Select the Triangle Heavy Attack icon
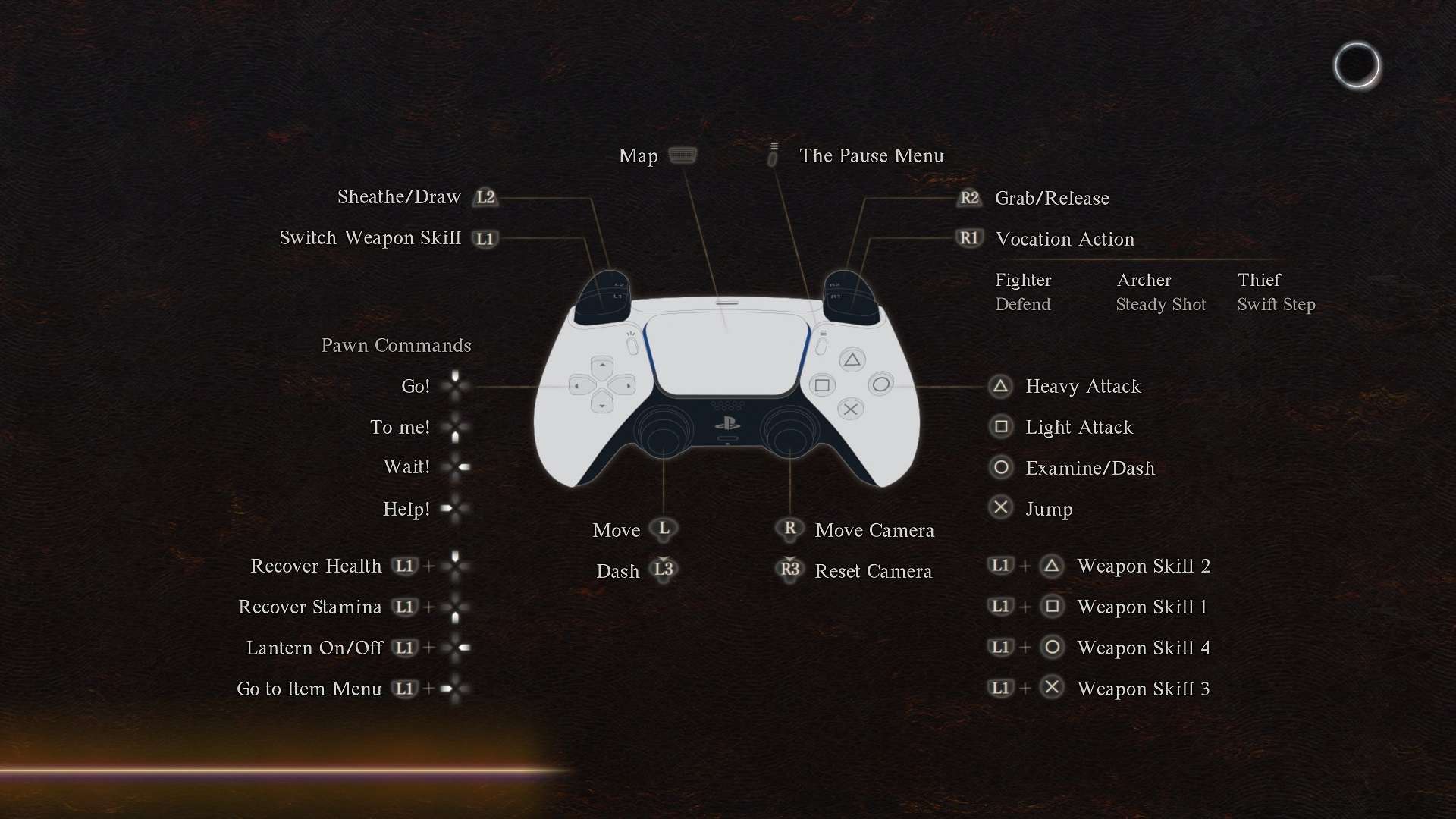1456x819 pixels. click(x=1000, y=387)
